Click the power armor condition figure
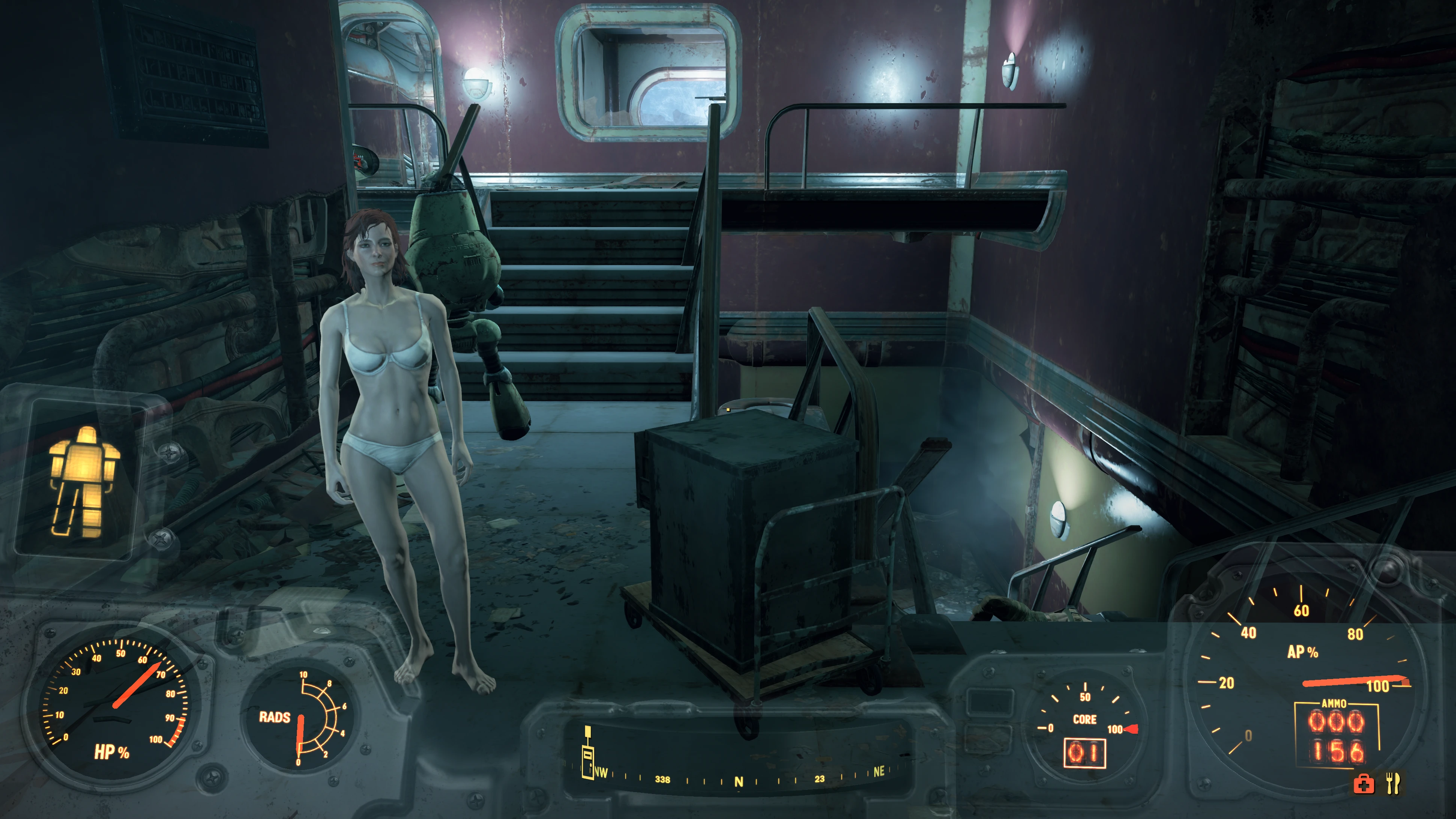This screenshot has width=1456, height=819. (84, 481)
